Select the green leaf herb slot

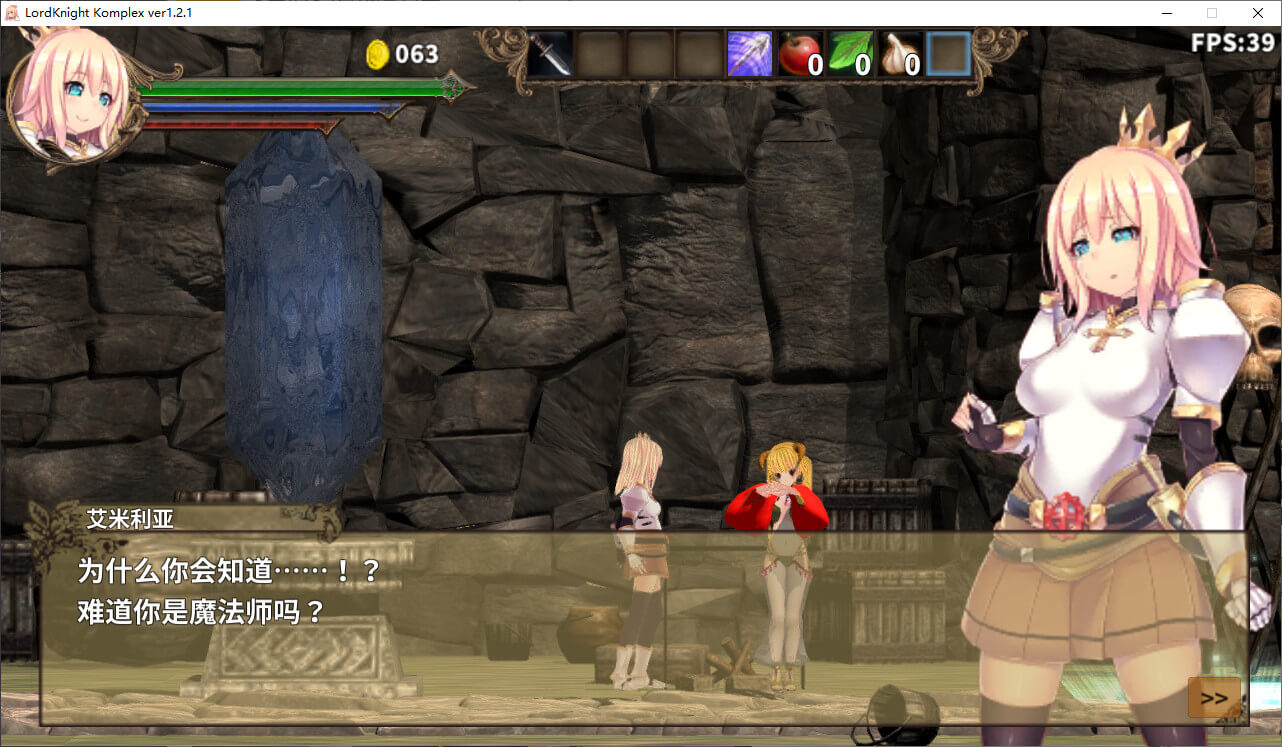pos(849,53)
